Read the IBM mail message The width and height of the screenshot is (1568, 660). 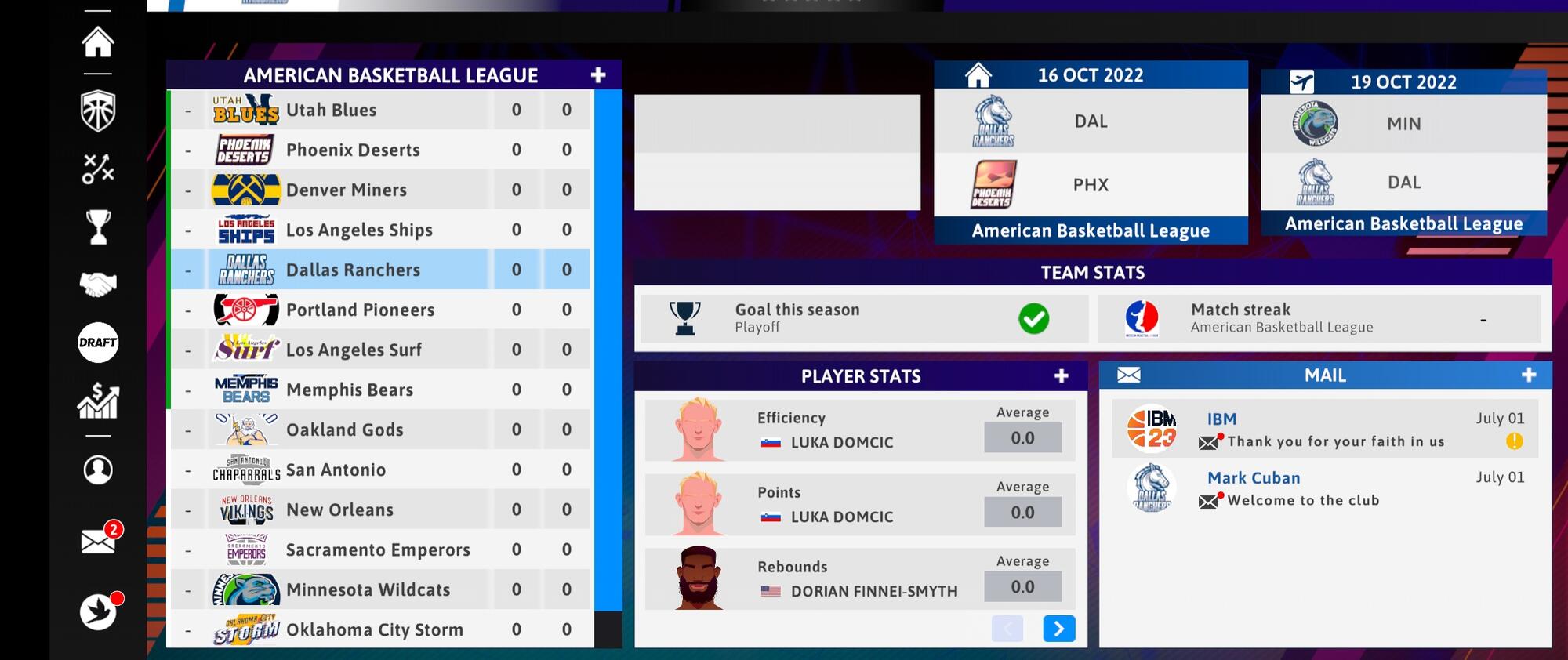click(1325, 430)
